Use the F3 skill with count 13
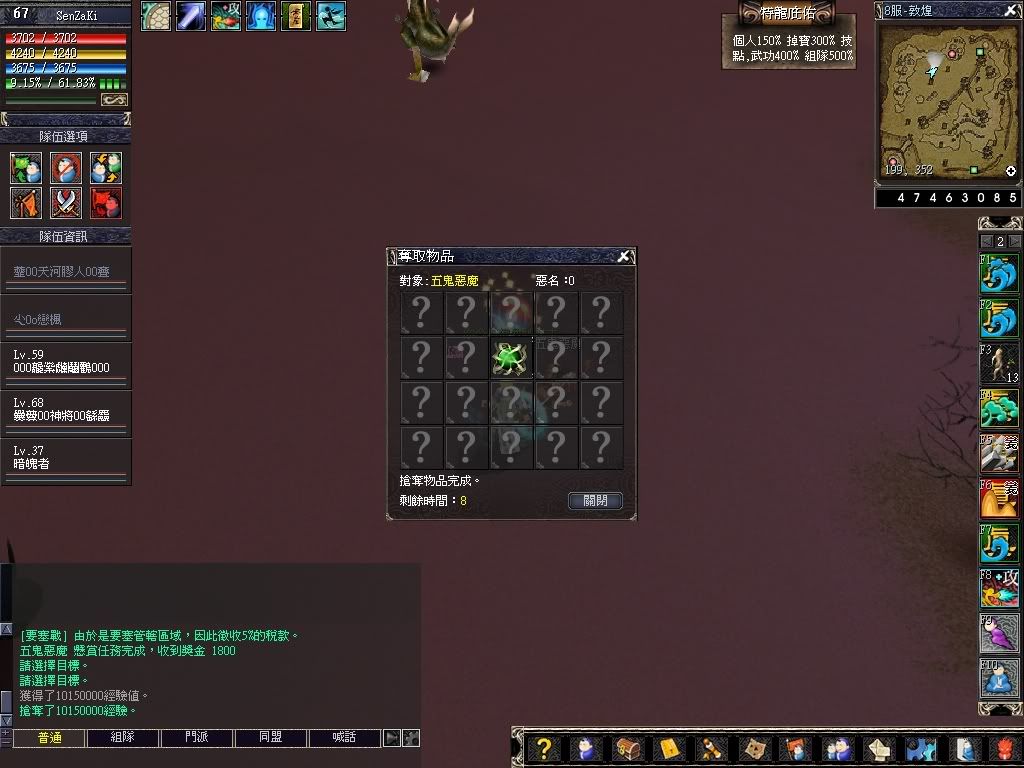The height and width of the screenshot is (768, 1024). click(999, 364)
